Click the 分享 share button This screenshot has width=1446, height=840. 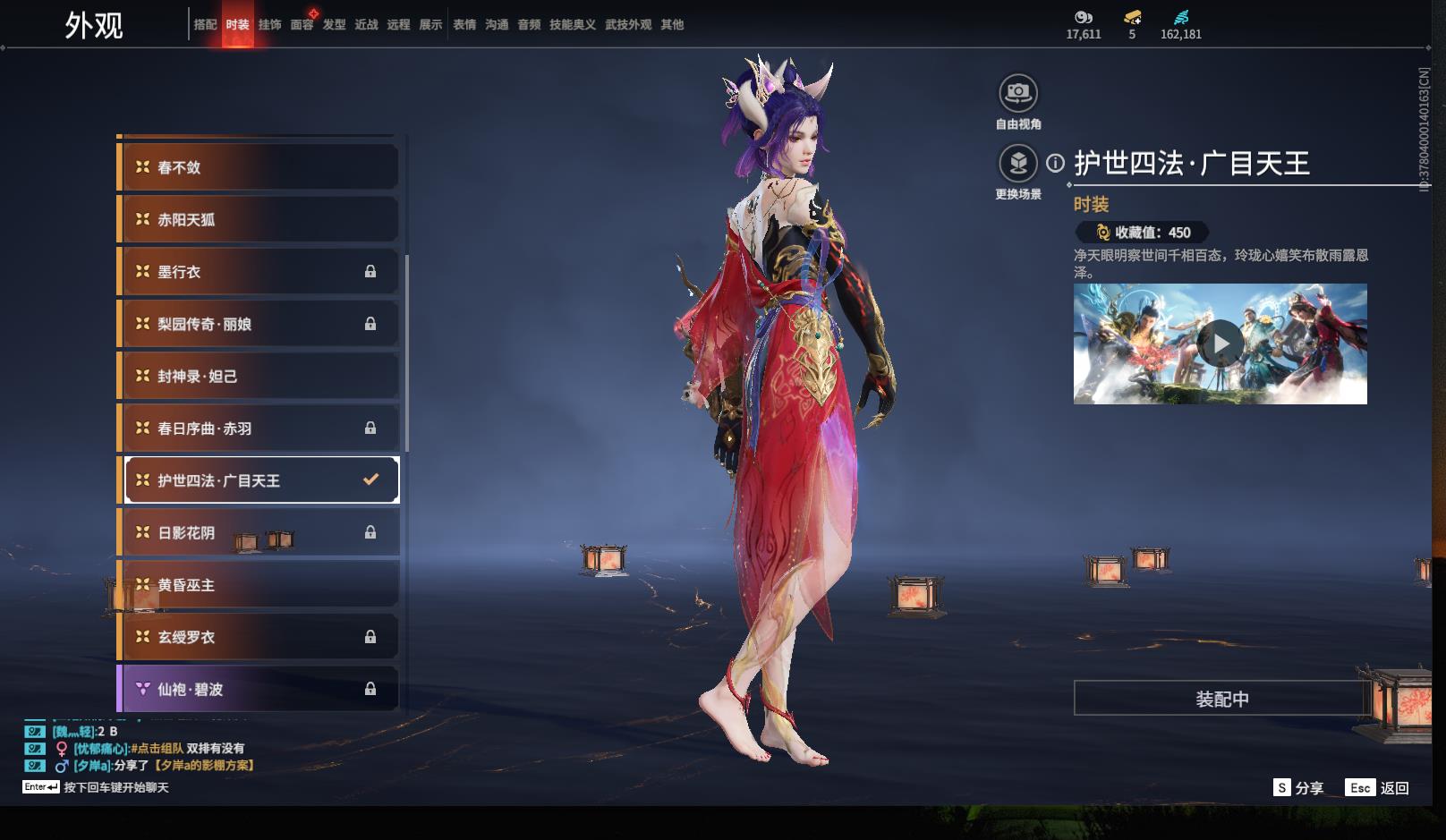pyautogui.click(x=1298, y=788)
